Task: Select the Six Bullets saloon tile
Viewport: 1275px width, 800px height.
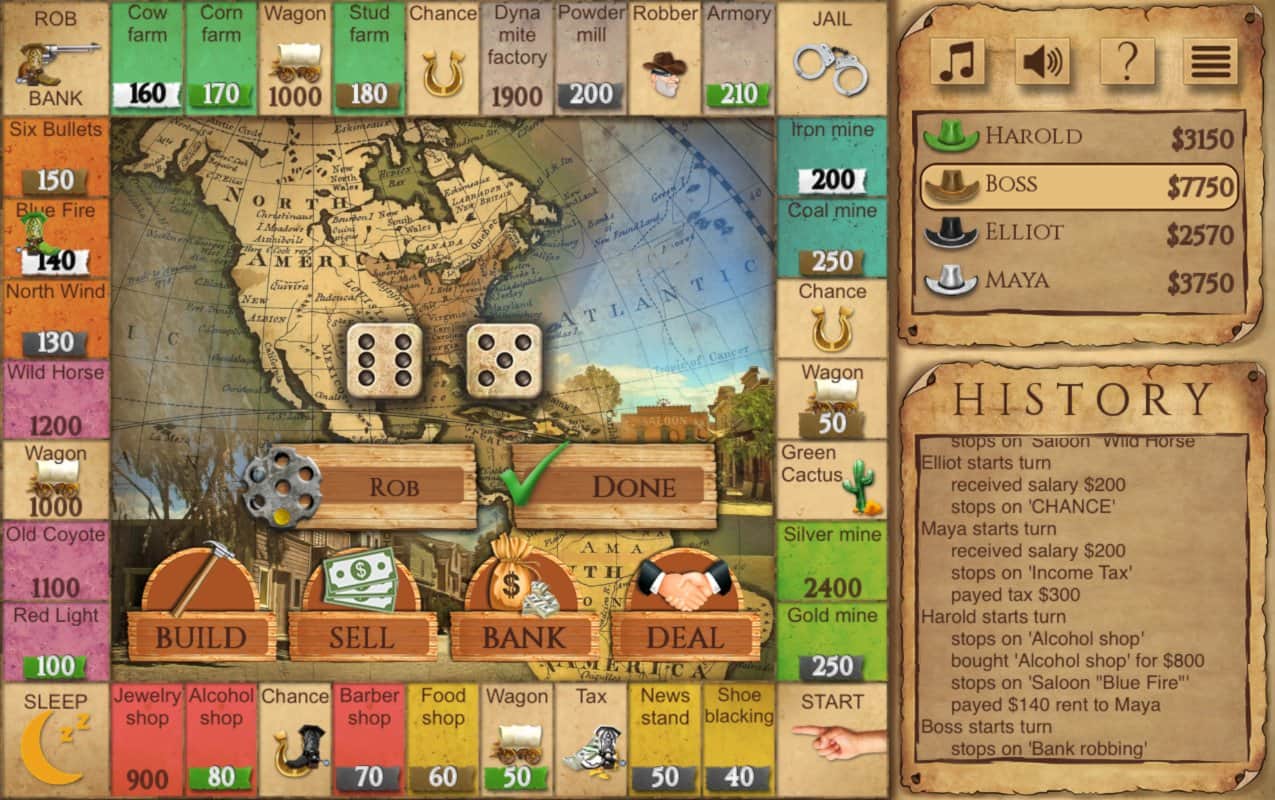Action: [56, 158]
